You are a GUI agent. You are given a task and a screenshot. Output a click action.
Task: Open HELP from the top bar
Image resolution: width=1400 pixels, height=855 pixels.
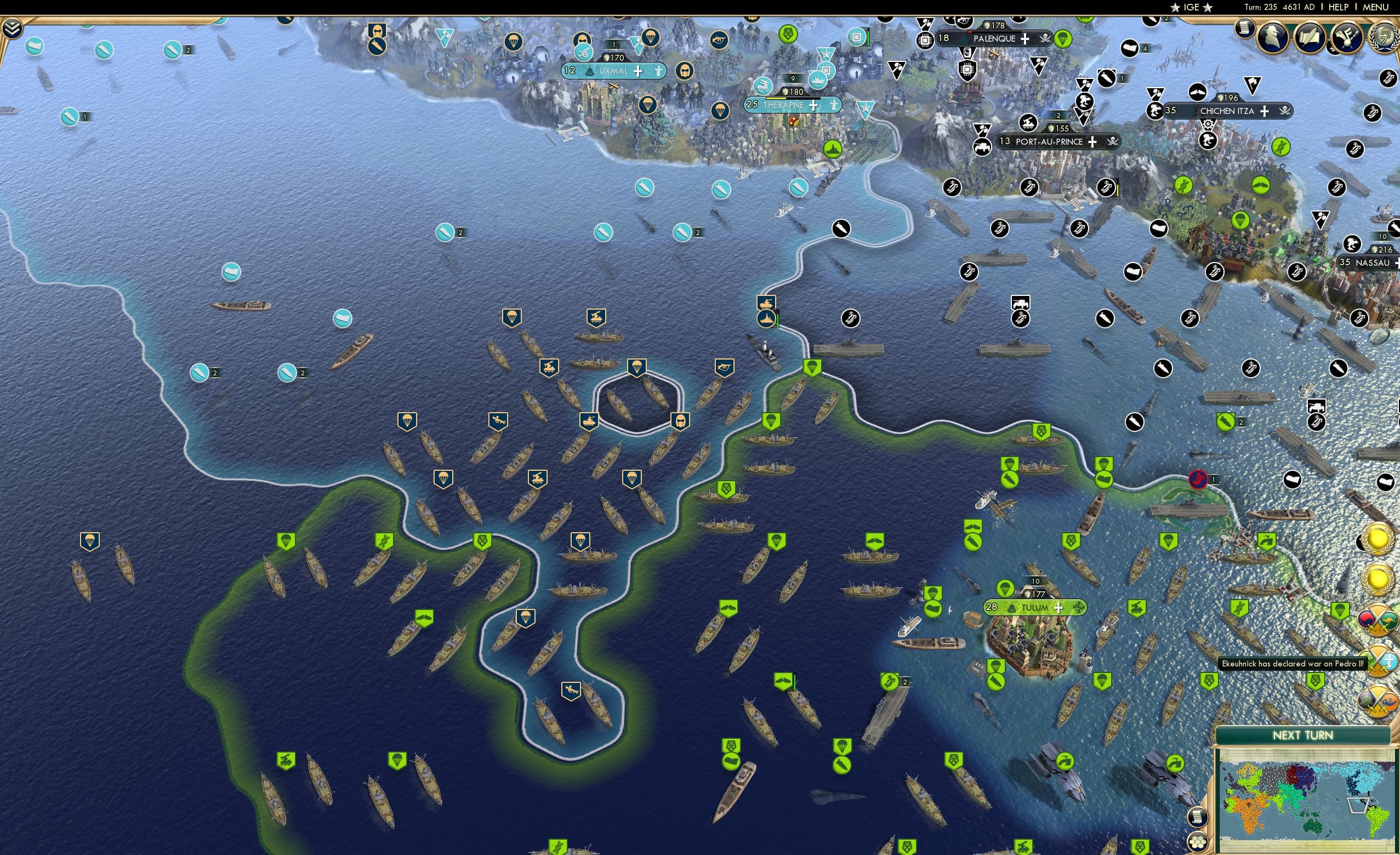point(1340,7)
